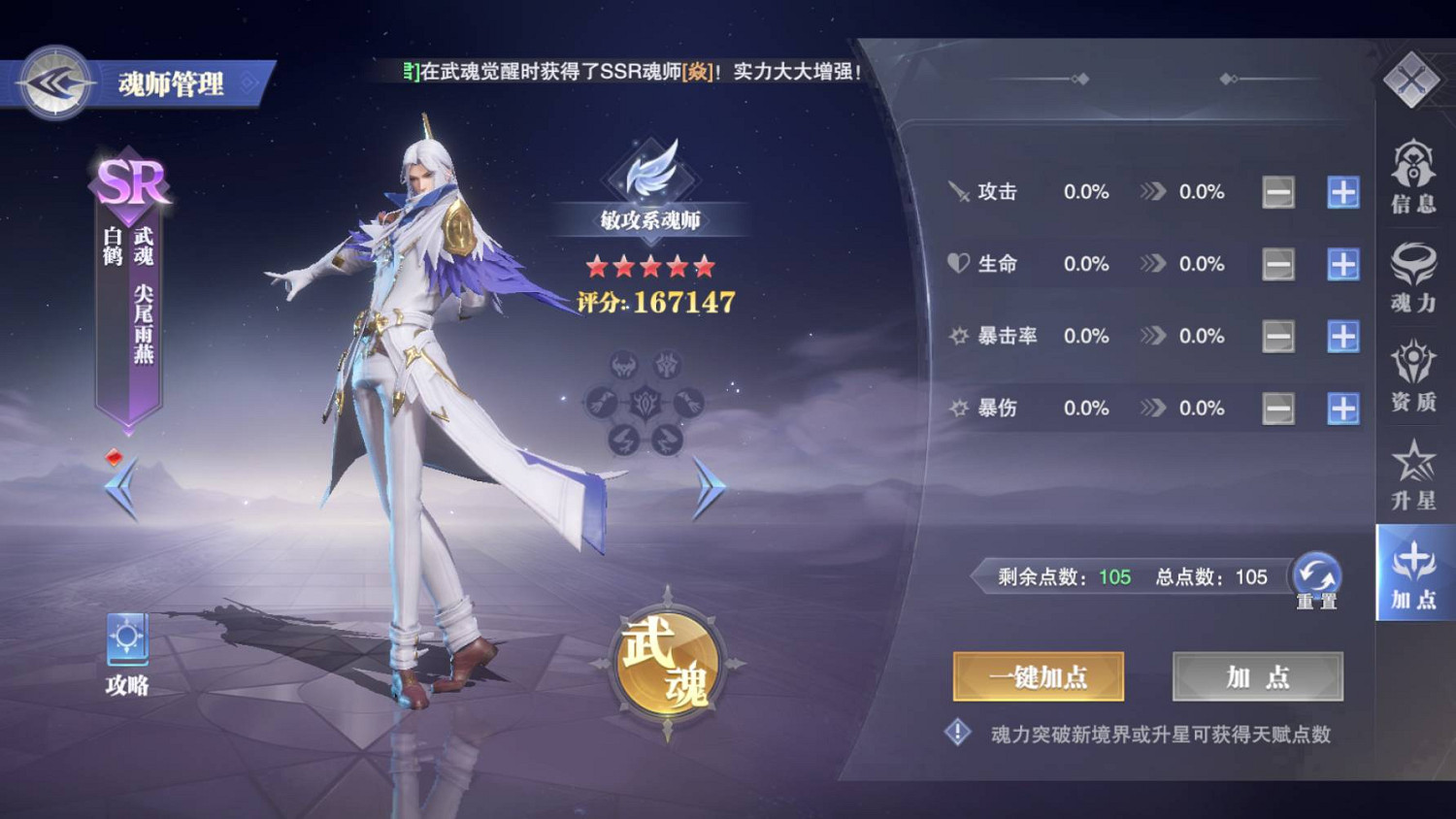1456x819 pixels.
Task: Open the 攻略 strategy guide
Action: pyautogui.click(x=126, y=645)
